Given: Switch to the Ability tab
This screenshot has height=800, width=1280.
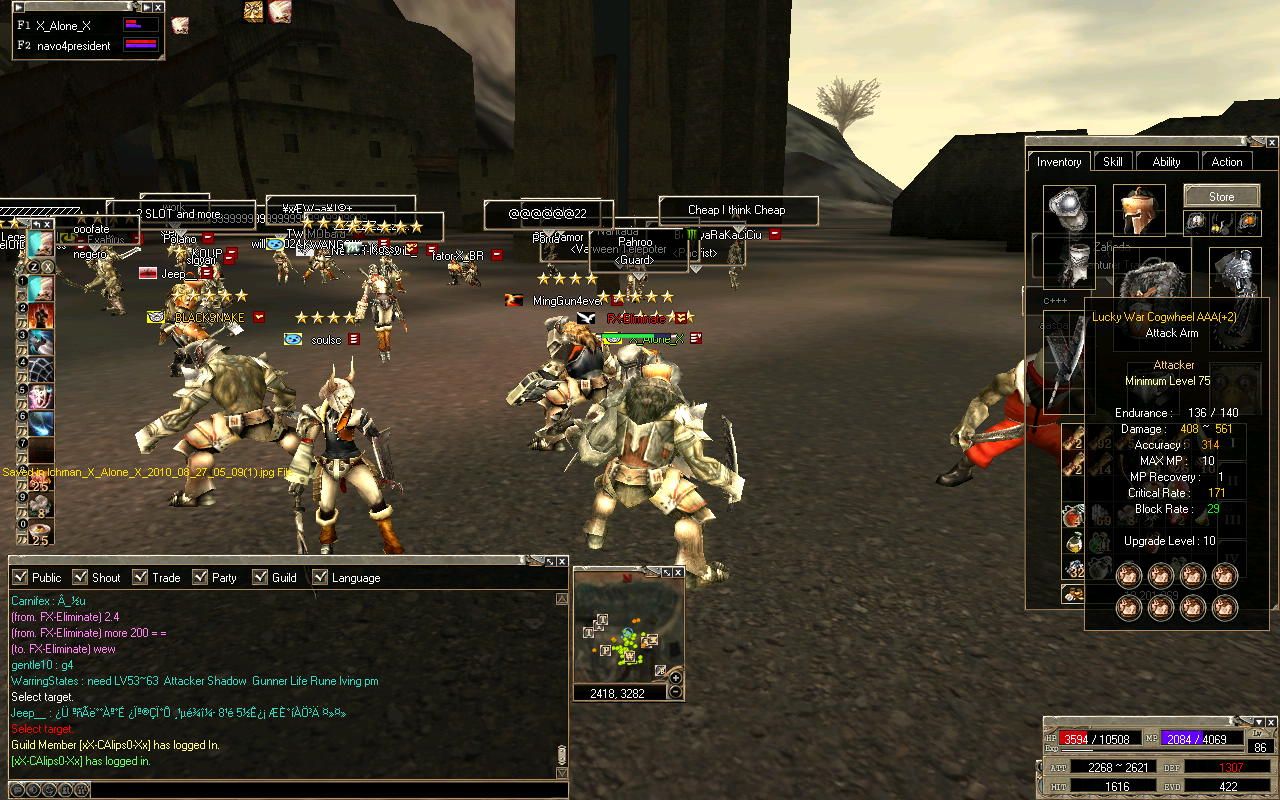Looking at the screenshot, I should tap(1166, 162).
